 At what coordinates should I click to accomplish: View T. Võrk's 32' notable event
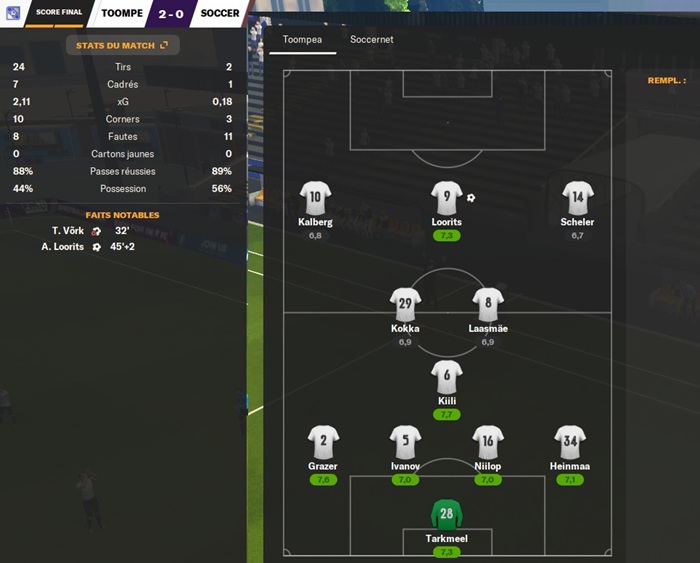tap(90, 230)
